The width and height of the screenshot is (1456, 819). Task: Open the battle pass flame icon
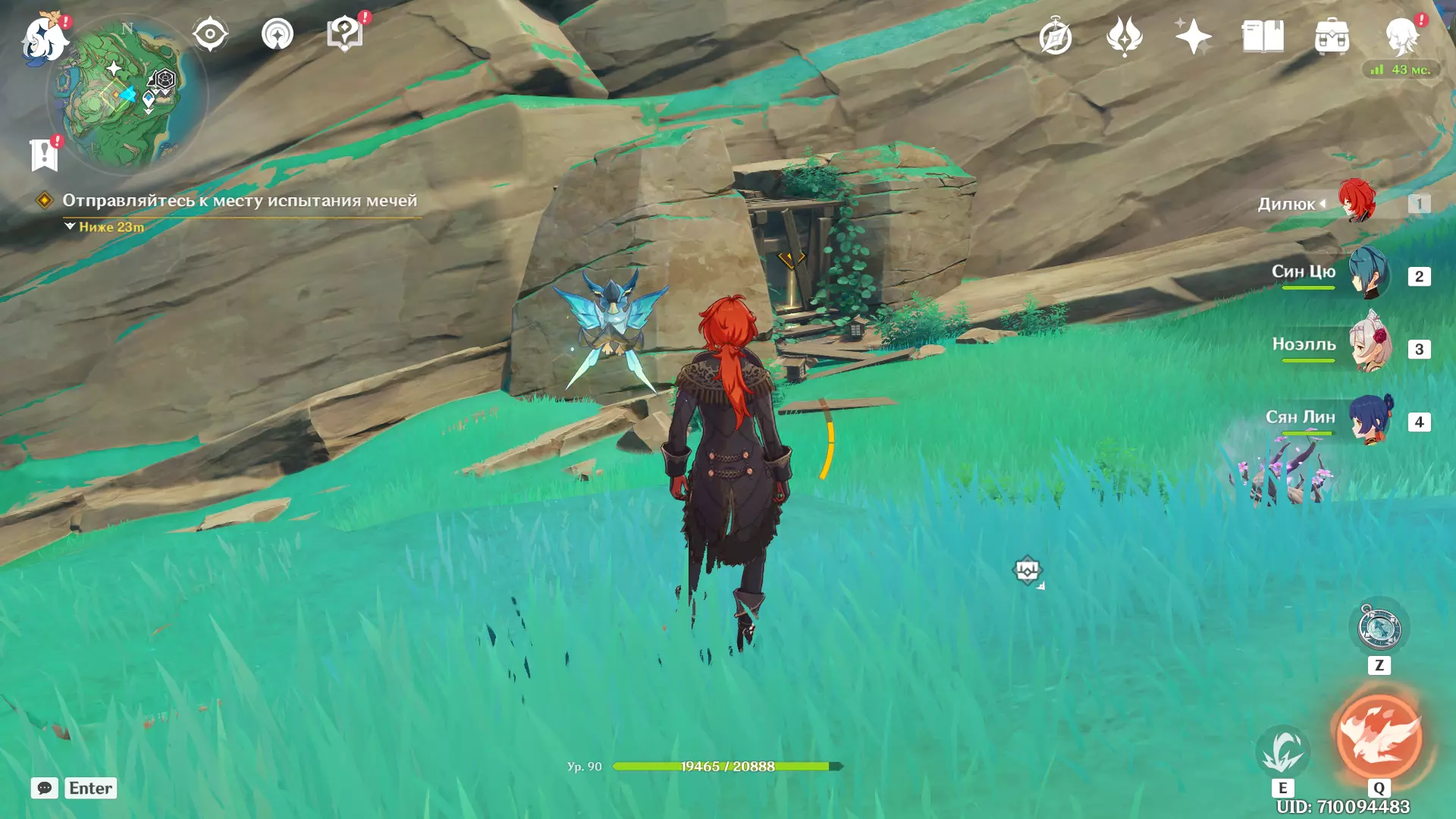[1124, 37]
